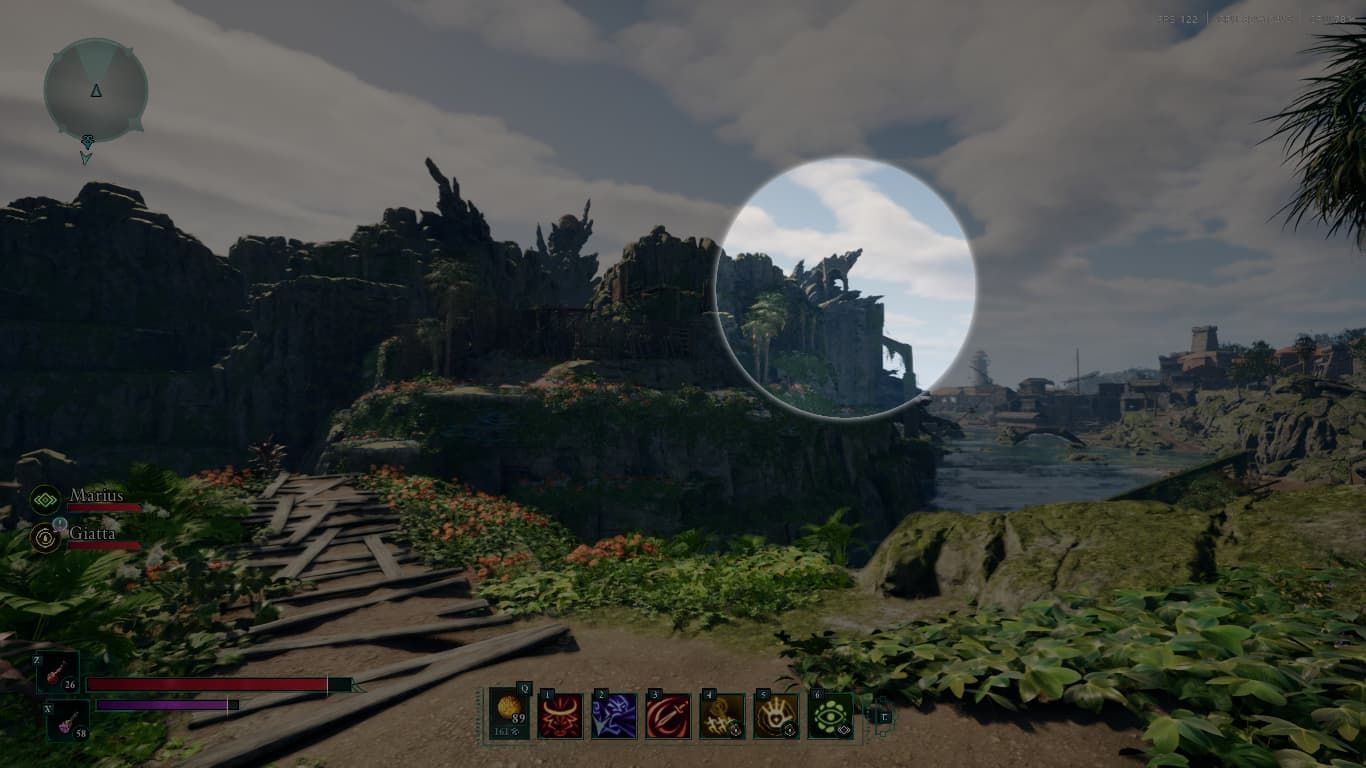Click the objective arrow below the compass
The height and width of the screenshot is (768, 1366).
click(85, 150)
